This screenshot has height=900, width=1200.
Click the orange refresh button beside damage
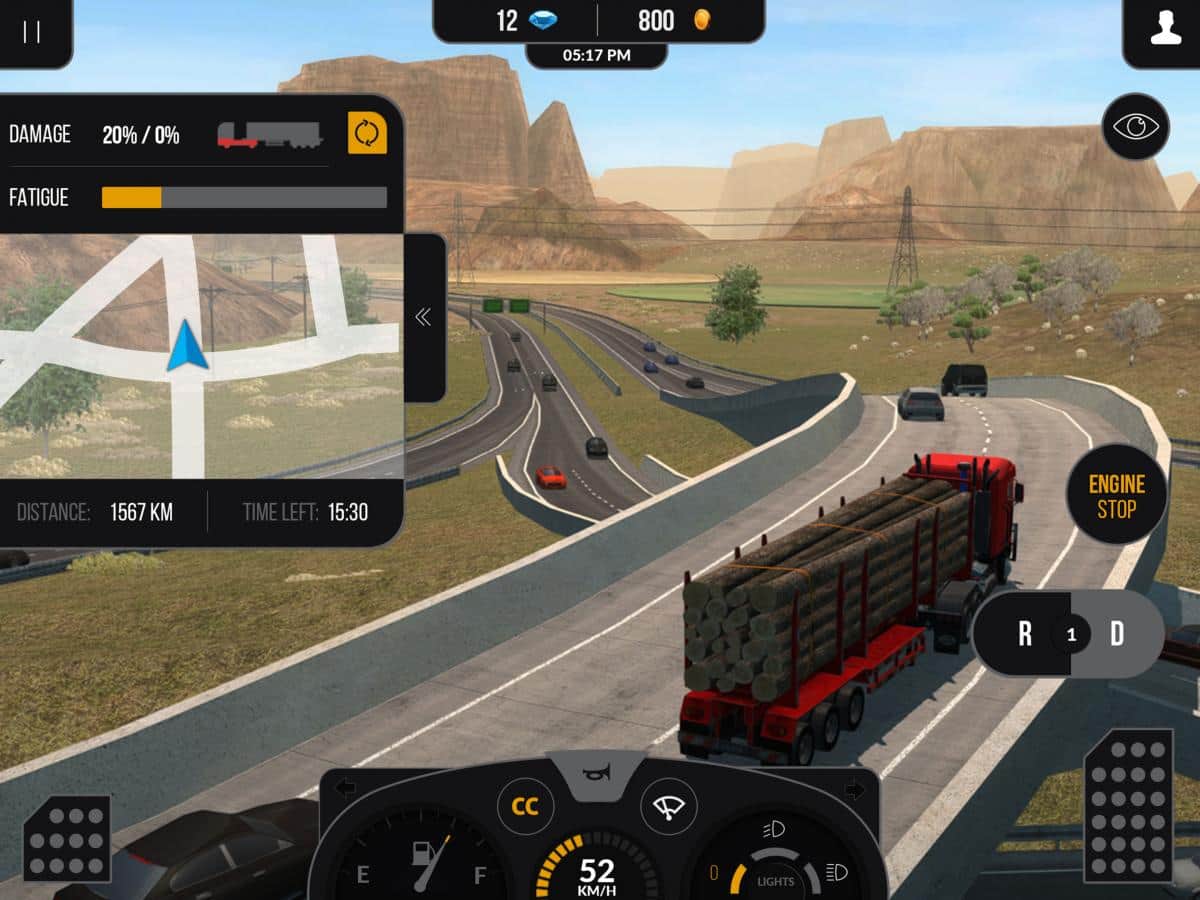(367, 133)
